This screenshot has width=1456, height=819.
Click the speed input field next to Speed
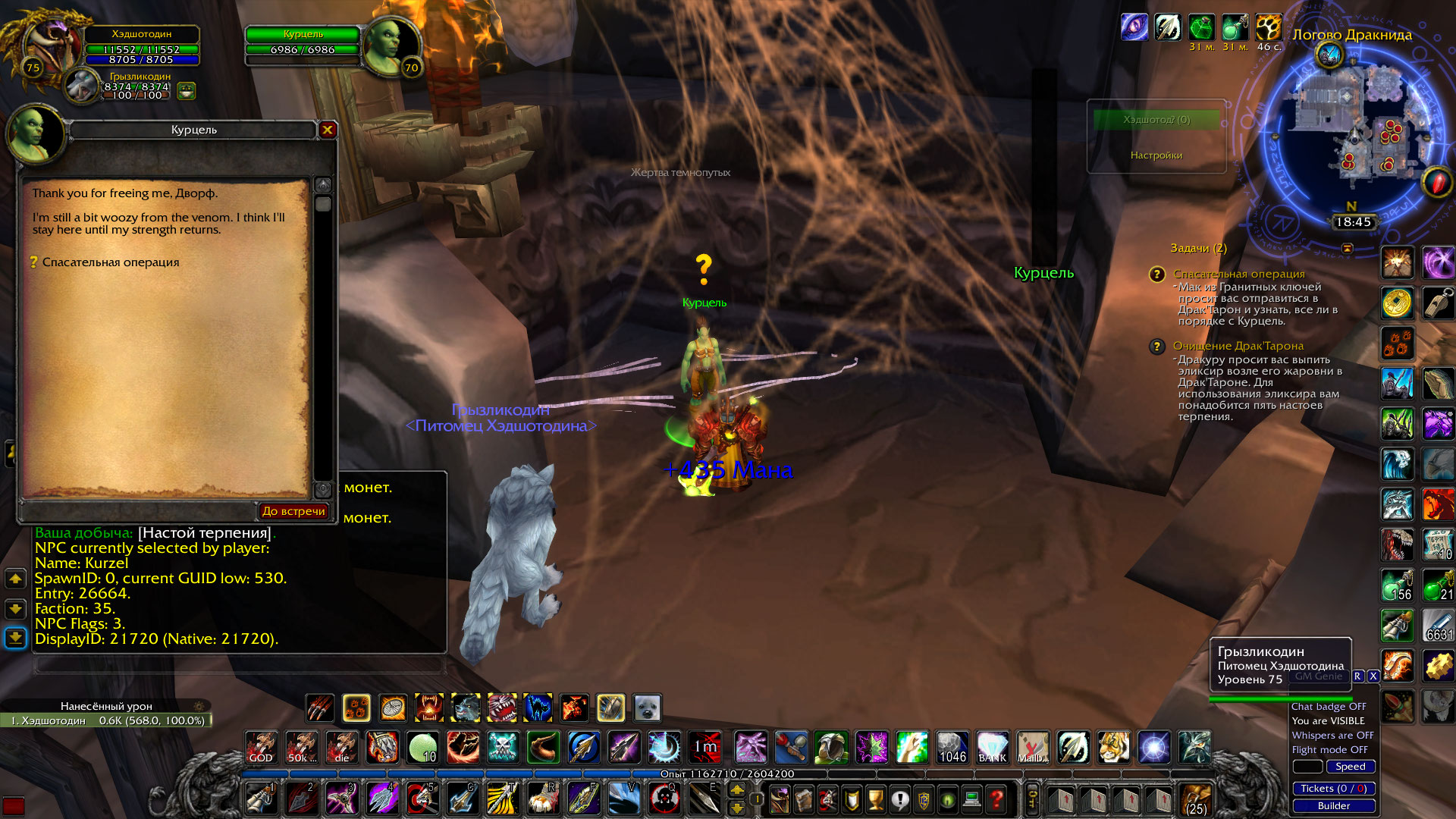click(x=1308, y=767)
